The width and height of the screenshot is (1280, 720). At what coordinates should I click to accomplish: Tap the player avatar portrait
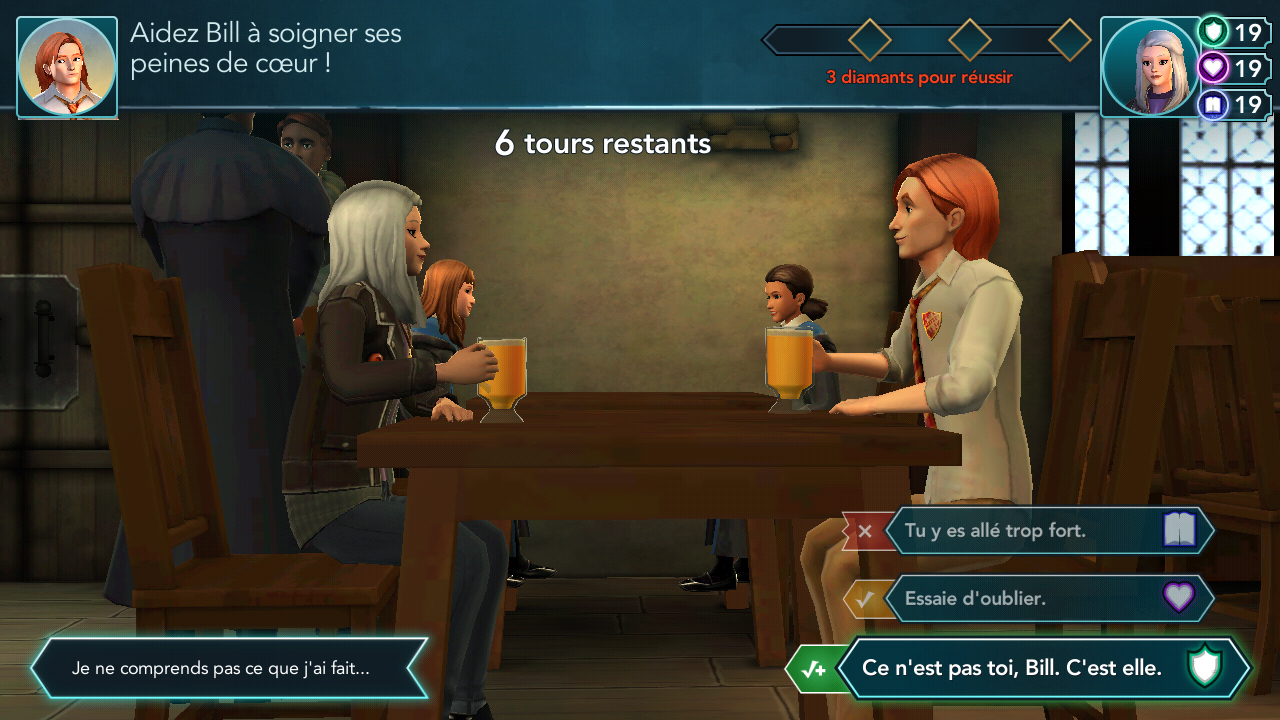click(x=1149, y=67)
